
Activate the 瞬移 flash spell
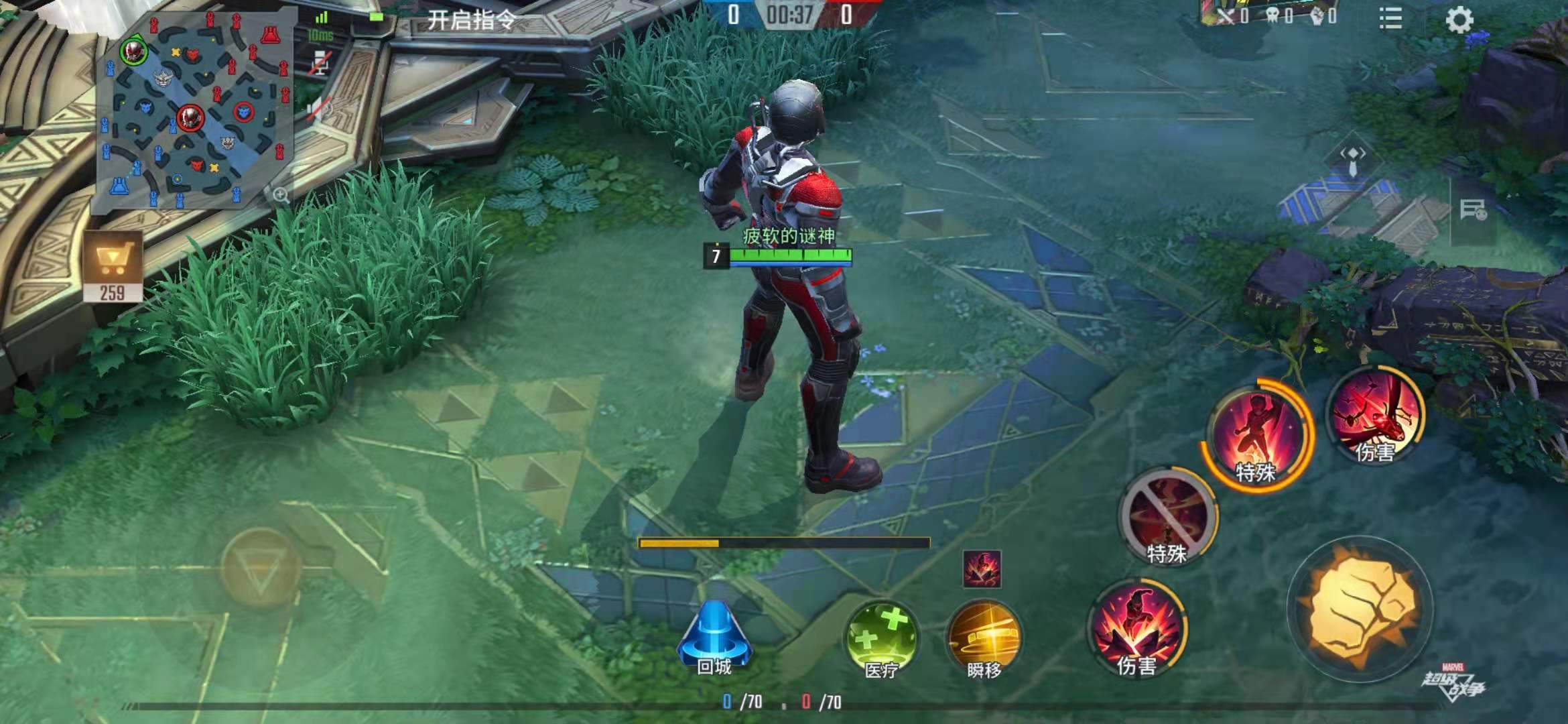(x=984, y=640)
